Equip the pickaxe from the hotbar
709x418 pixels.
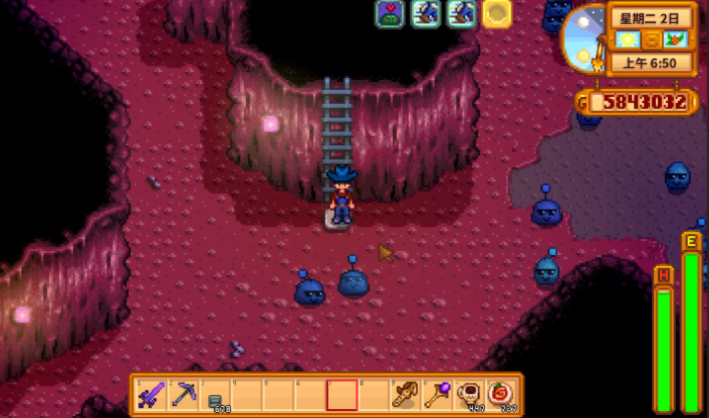184,394
